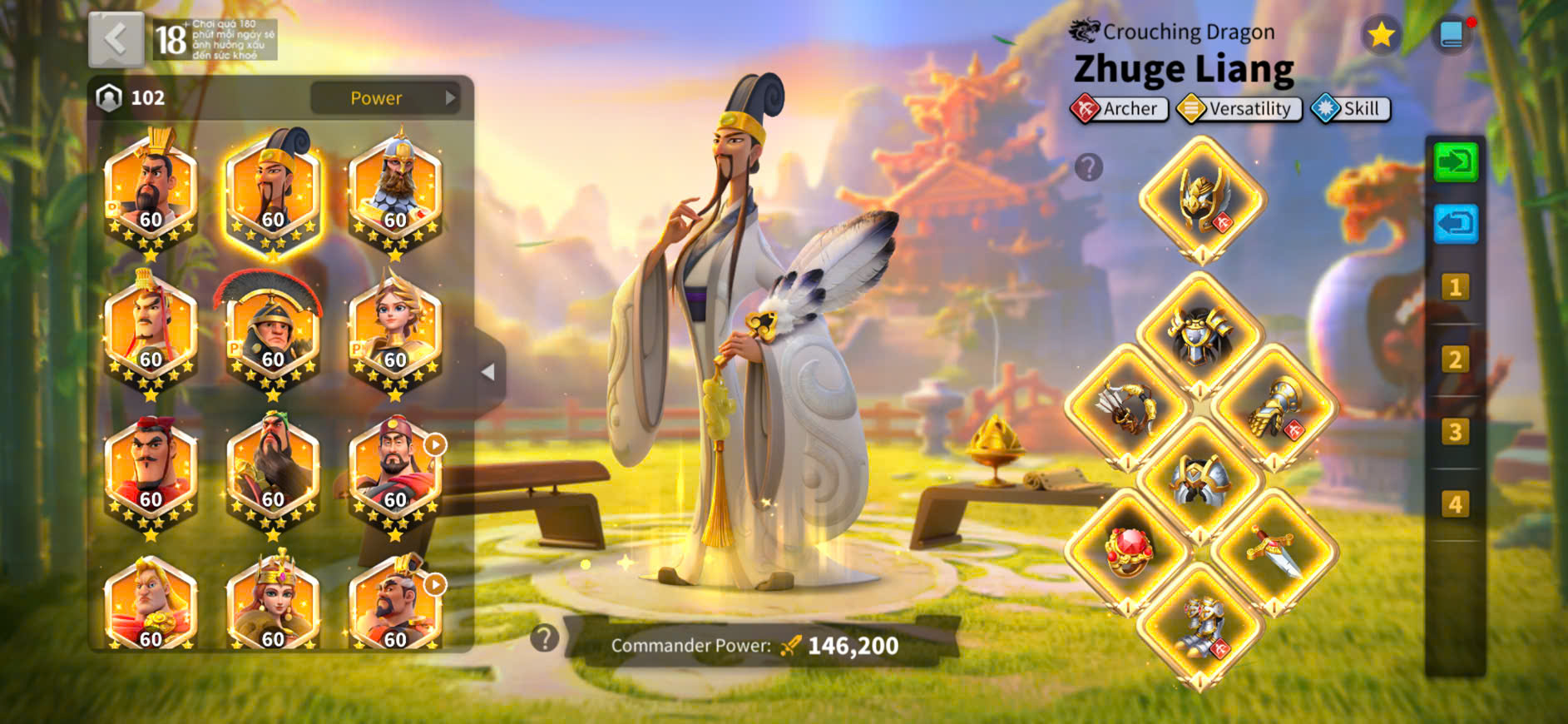Select the dagger accessory slot
This screenshot has width=1568, height=724.
1274,551
